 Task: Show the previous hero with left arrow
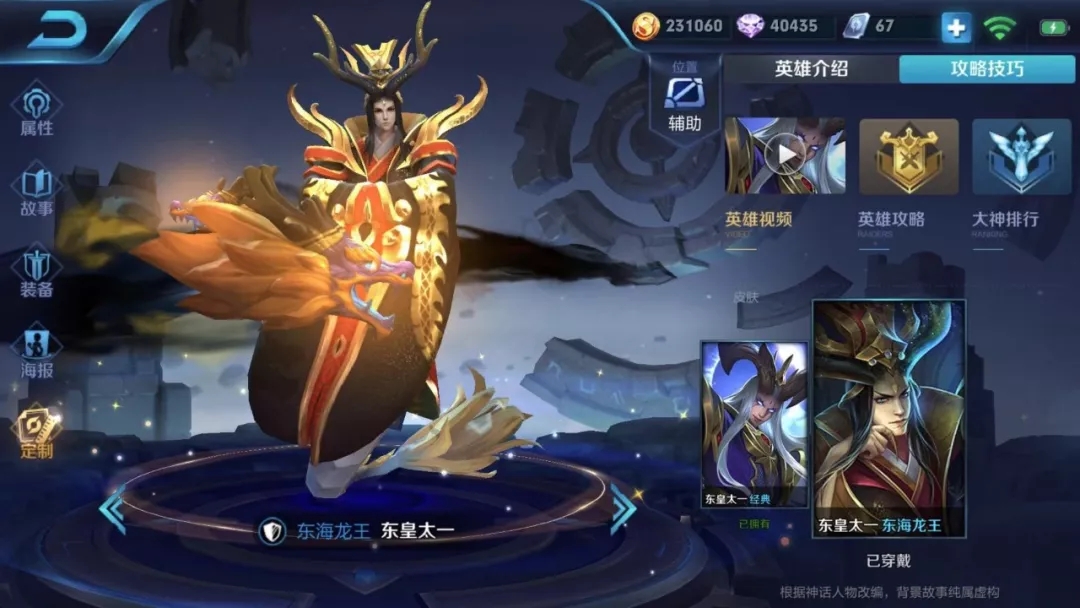tap(112, 510)
